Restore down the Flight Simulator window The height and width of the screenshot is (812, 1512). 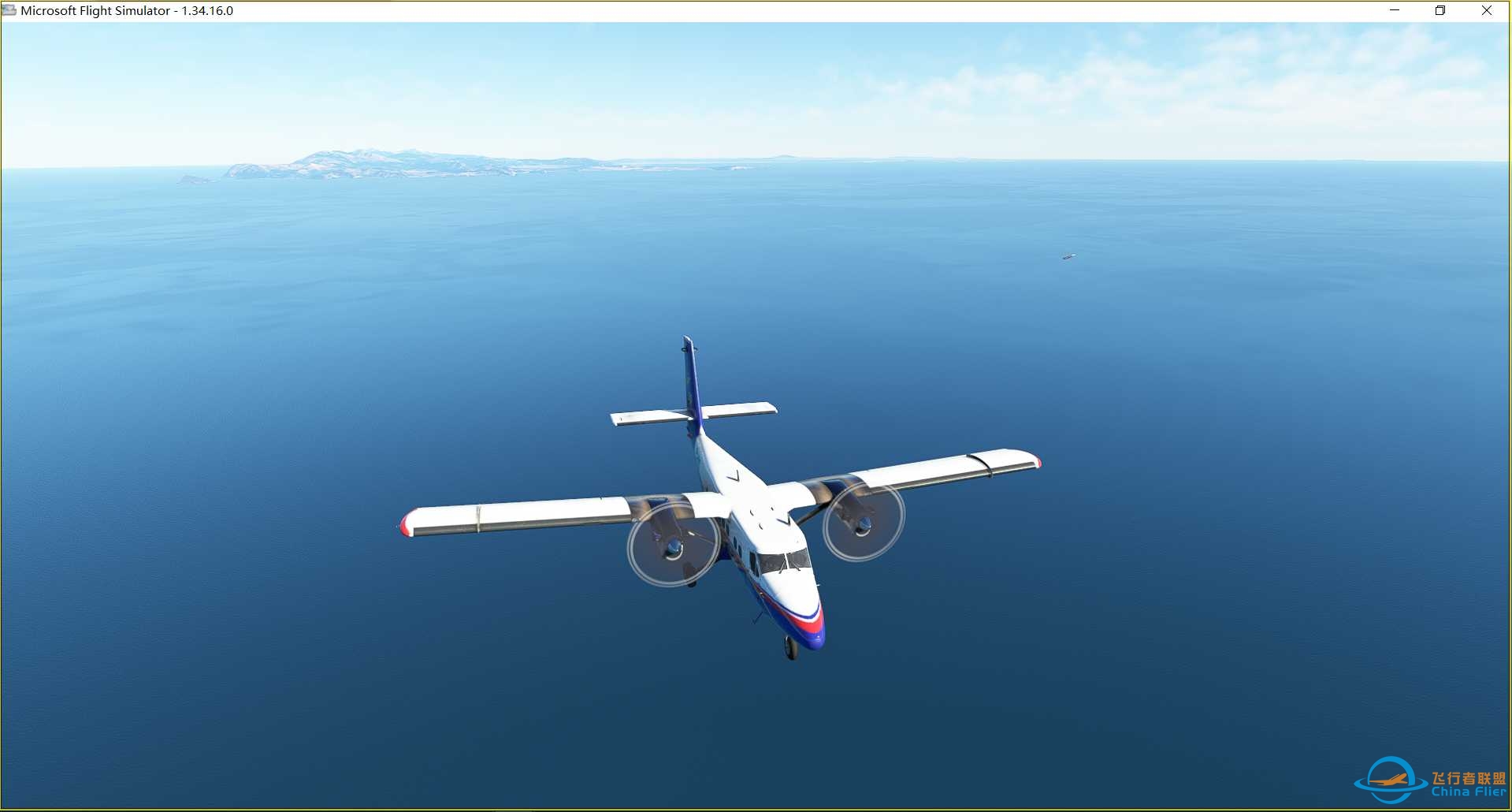point(1440,10)
